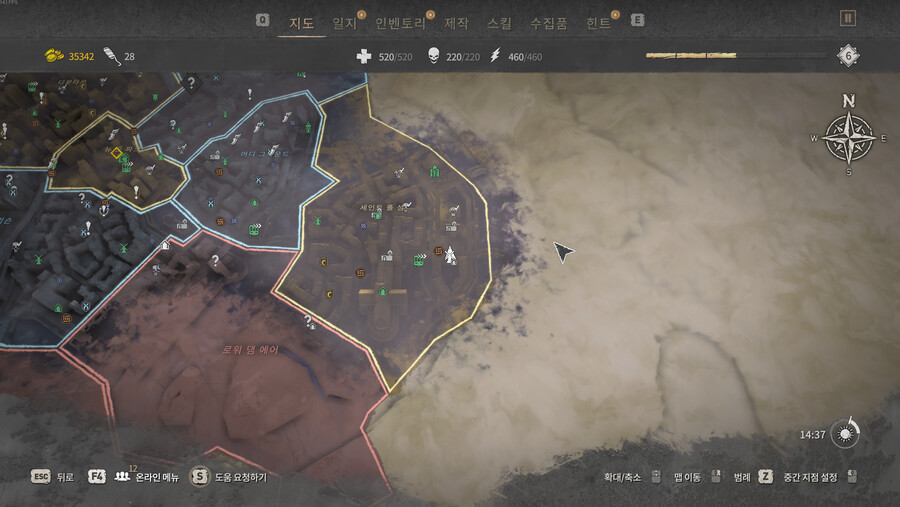Open the 스킬 skills tab
Image resolution: width=900 pixels, height=507 pixels.
click(x=499, y=22)
